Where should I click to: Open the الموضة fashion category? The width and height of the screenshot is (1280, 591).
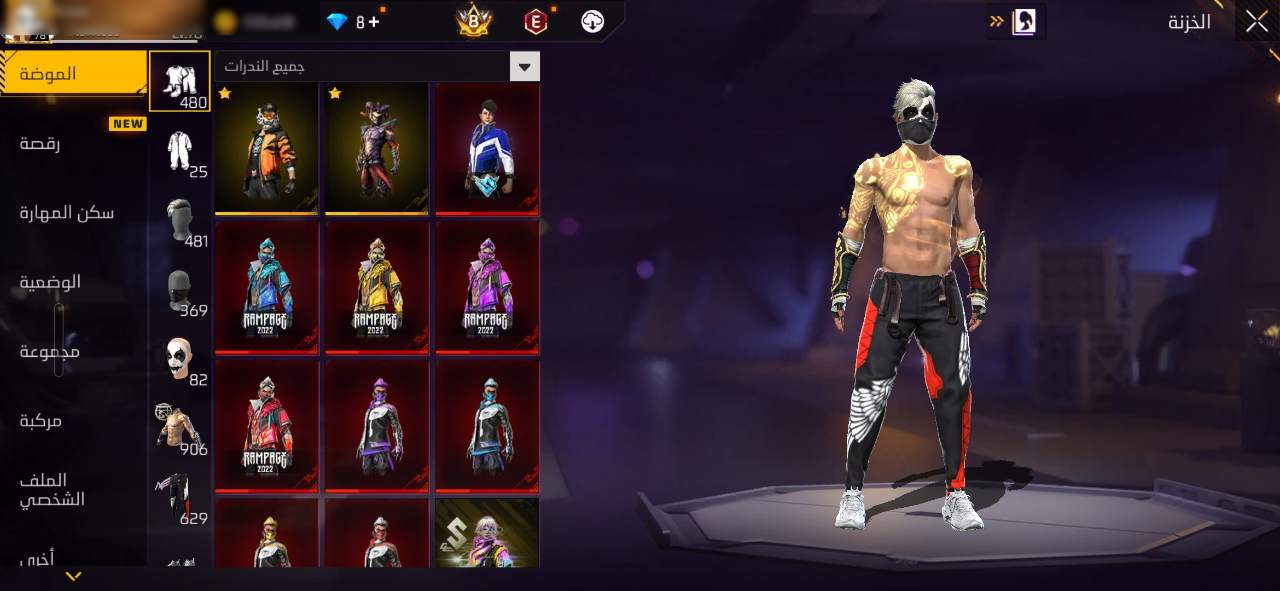[74, 74]
